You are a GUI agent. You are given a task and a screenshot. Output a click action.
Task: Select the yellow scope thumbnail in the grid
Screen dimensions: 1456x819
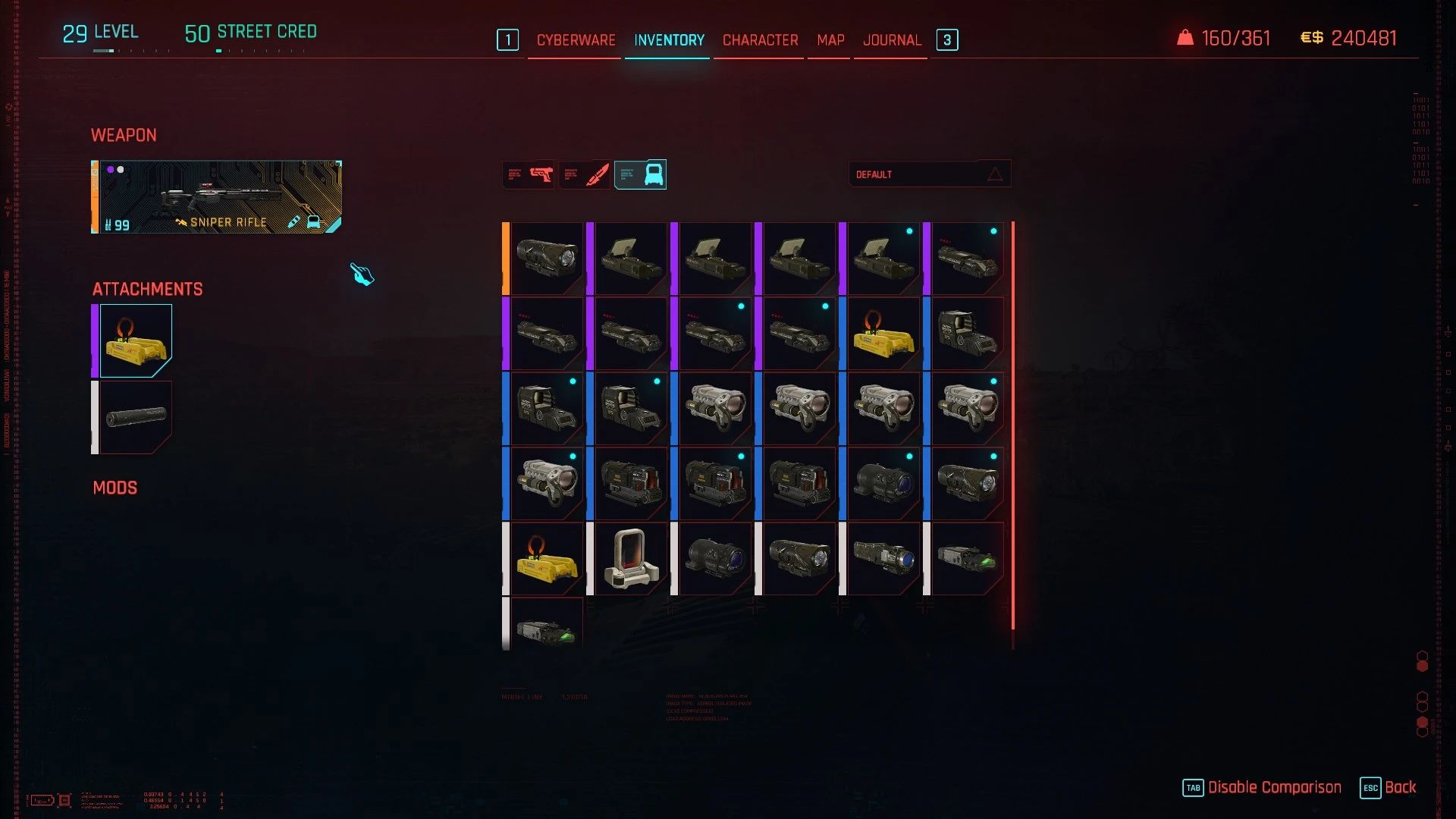(883, 331)
